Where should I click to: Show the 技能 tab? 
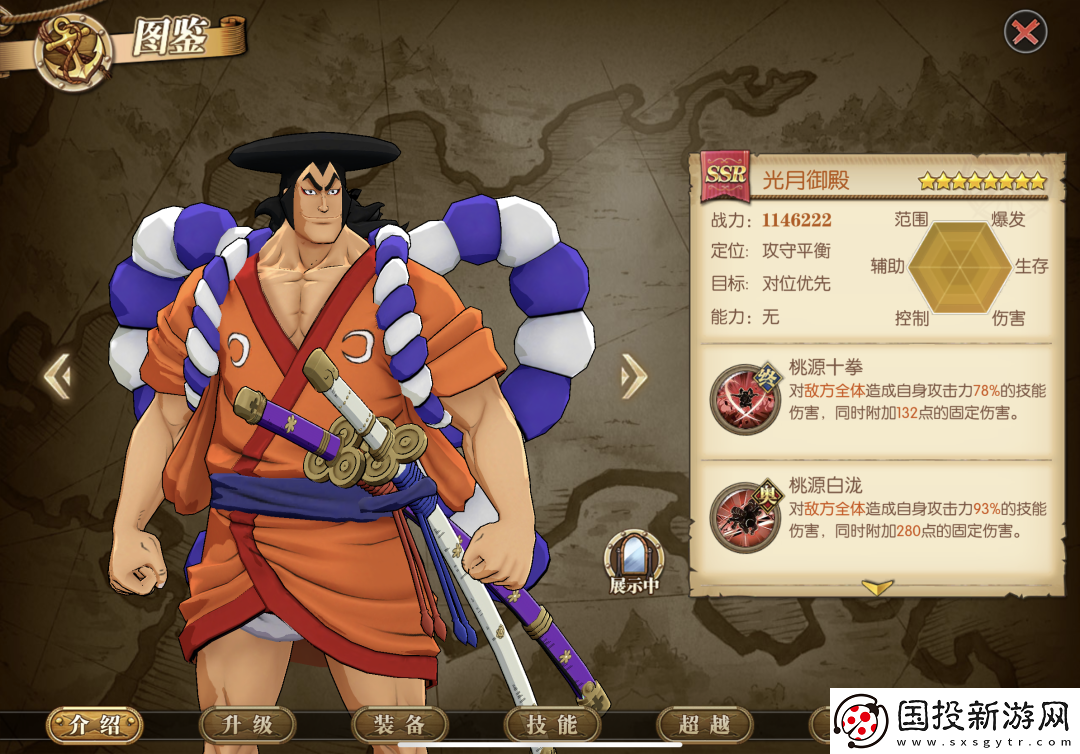tap(553, 725)
